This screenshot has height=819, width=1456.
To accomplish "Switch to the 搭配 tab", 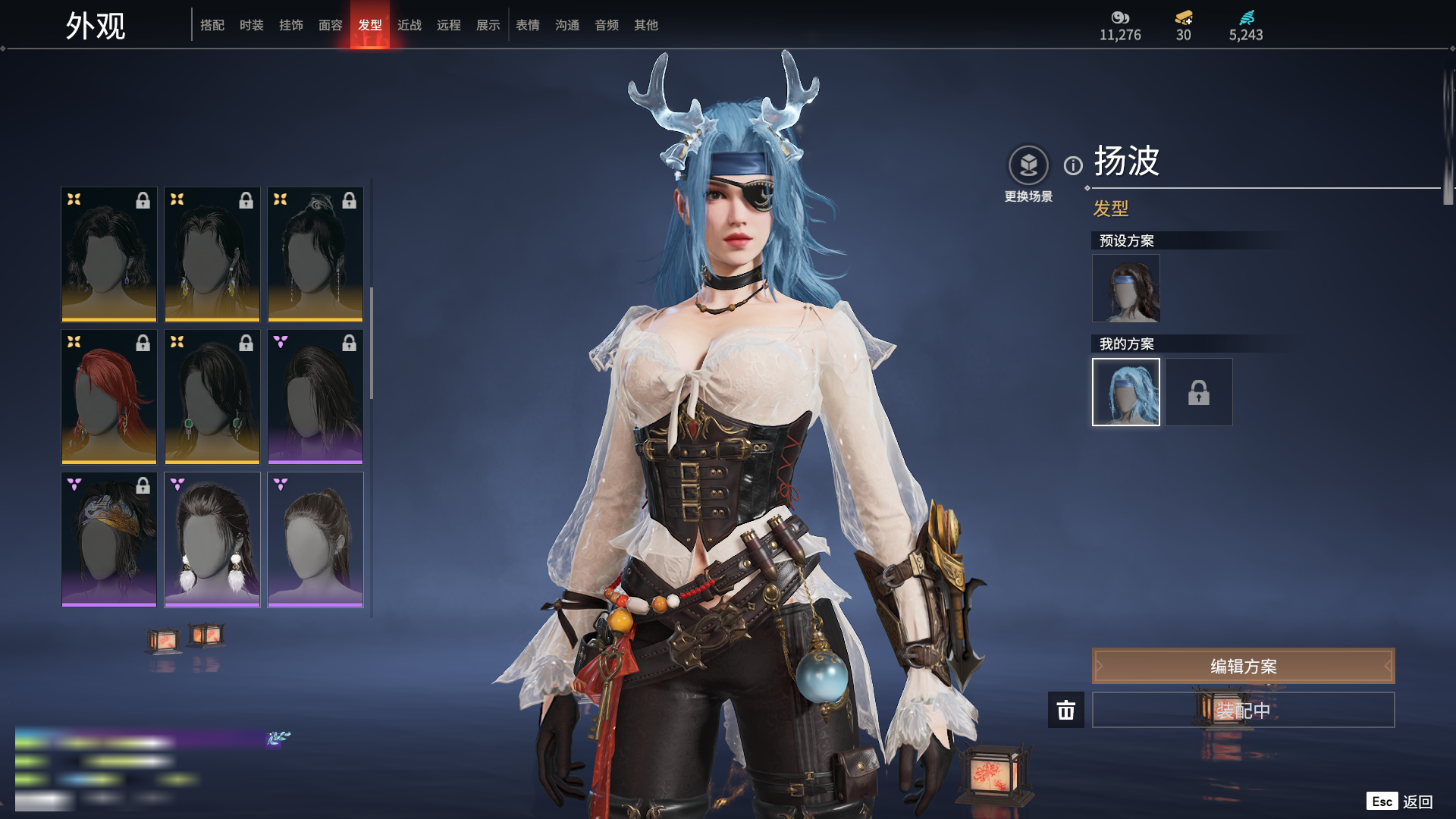I will [212, 25].
